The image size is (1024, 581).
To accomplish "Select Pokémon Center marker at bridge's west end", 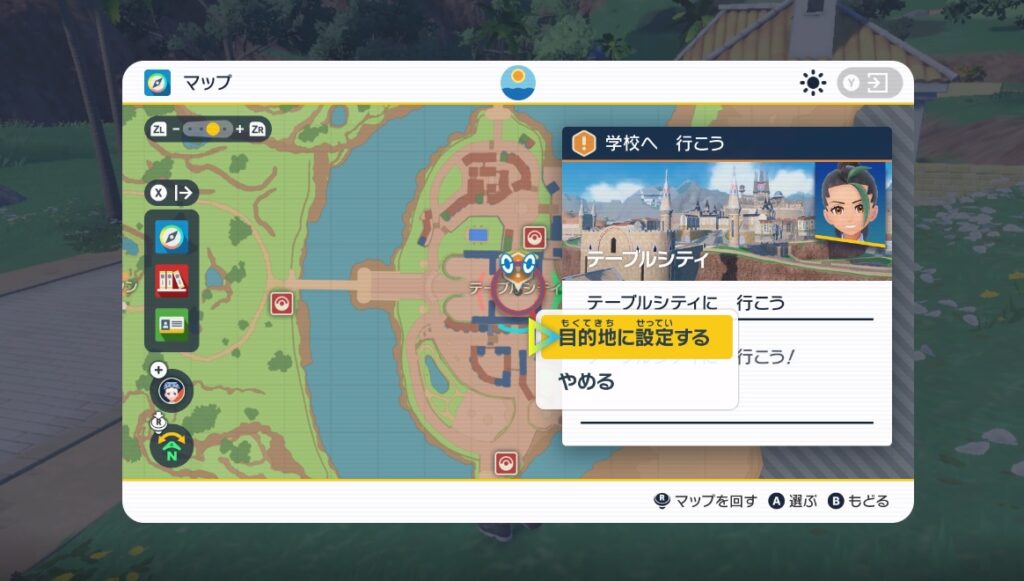I will click(282, 303).
